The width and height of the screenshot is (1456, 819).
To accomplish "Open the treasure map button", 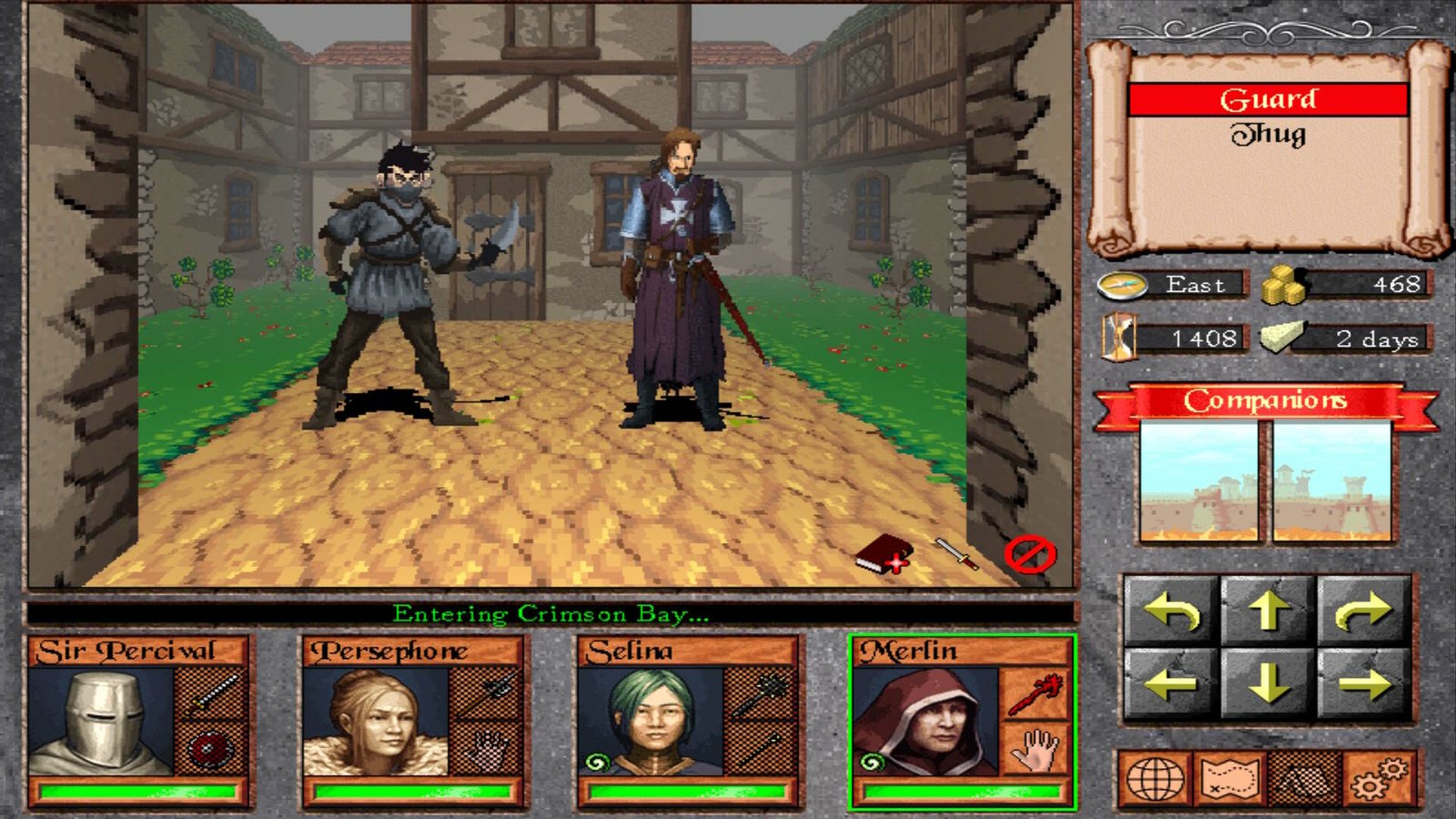I will point(1229,779).
